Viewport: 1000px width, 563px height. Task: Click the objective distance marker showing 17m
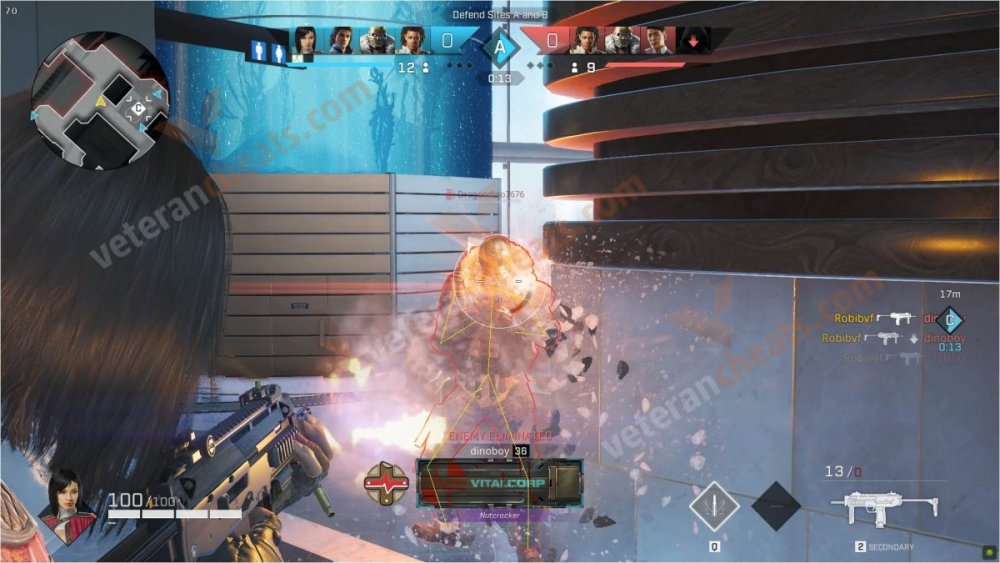pyautogui.click(x=951, y=318)
